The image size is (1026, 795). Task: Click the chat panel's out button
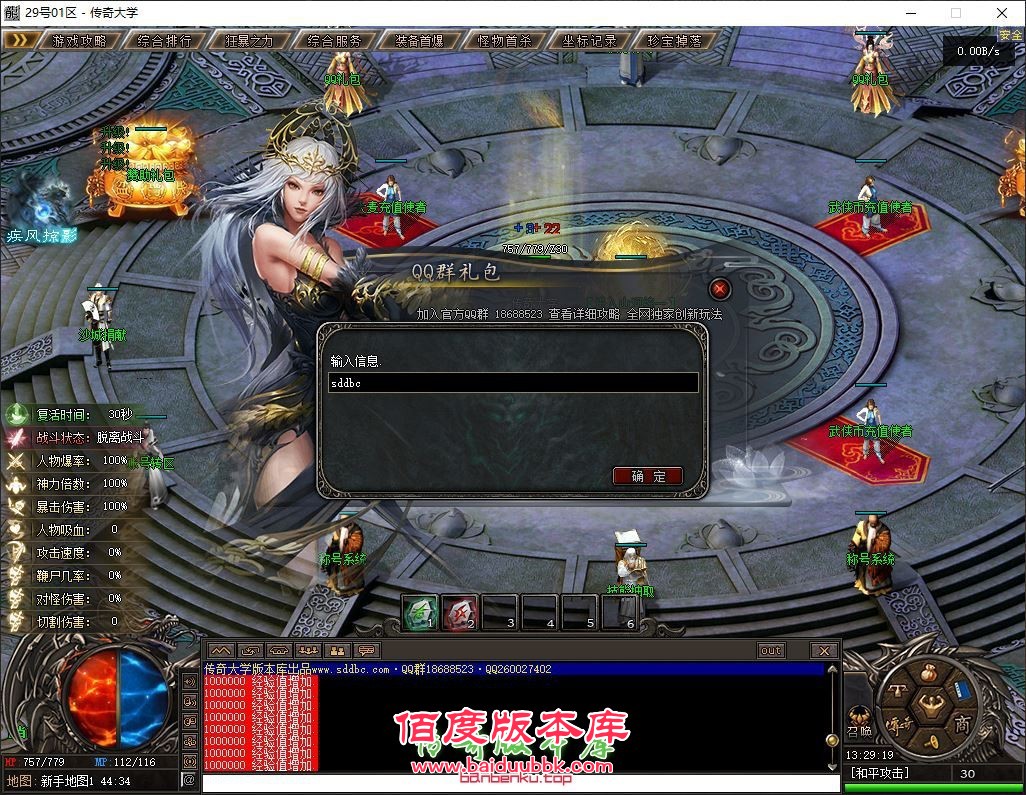pos(771,650)
